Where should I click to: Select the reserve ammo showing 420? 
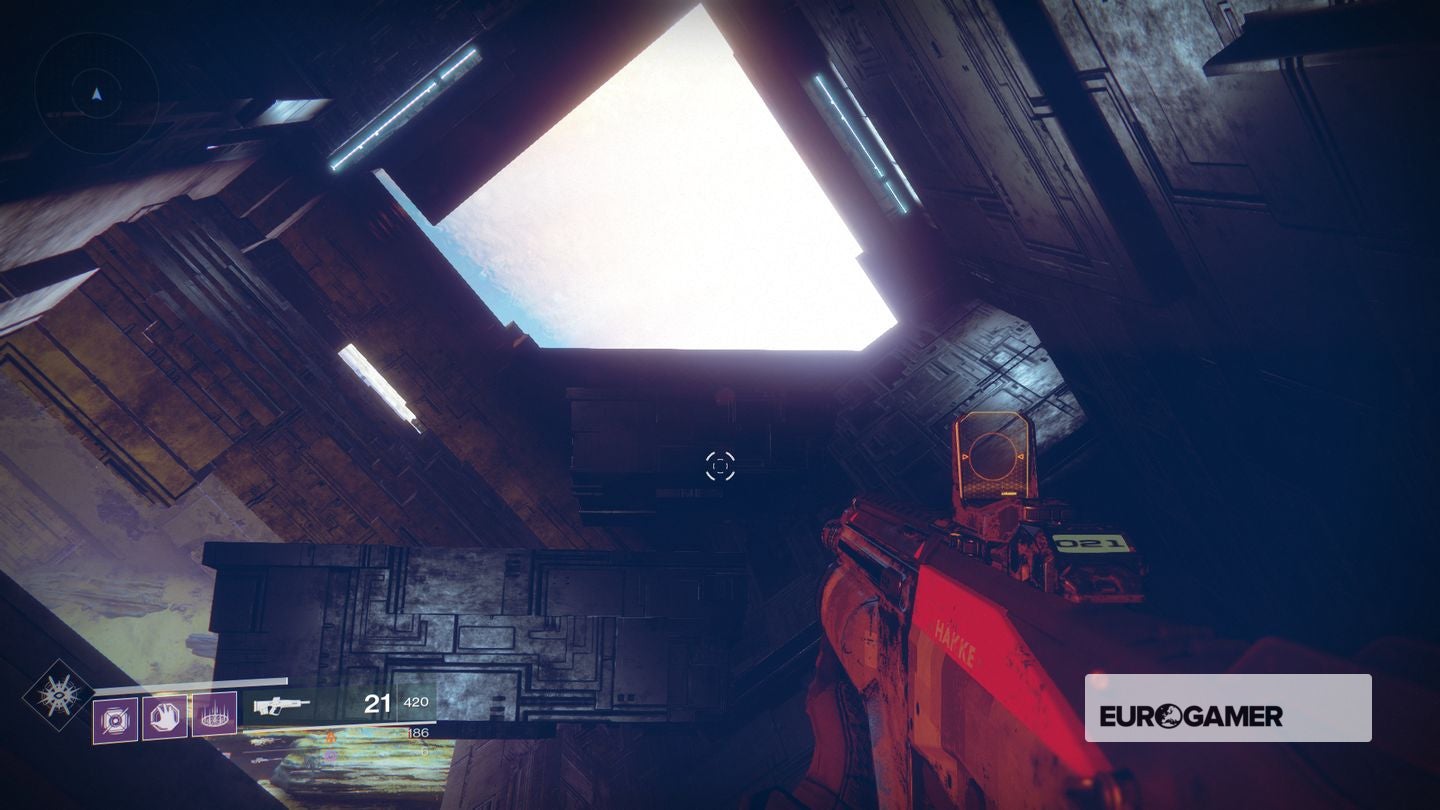415,703
